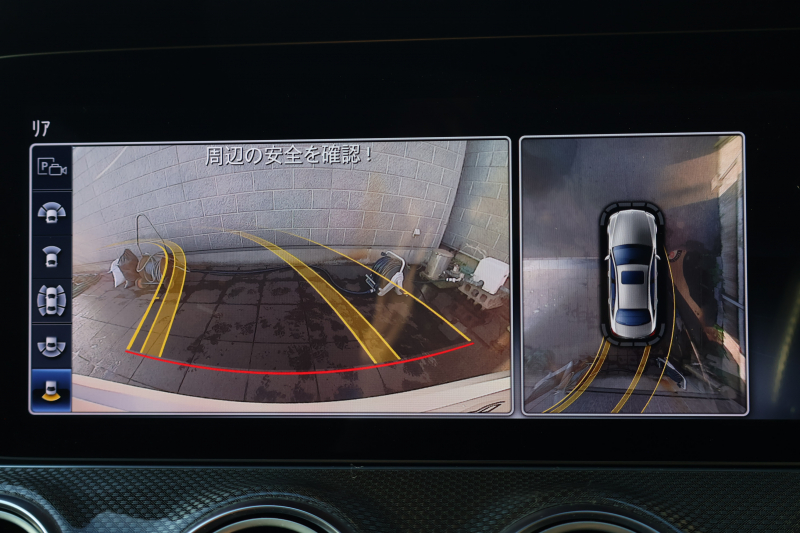Select the rear wide-angle camera view
This screenshot has width=800, height=533.
(51, 345)
